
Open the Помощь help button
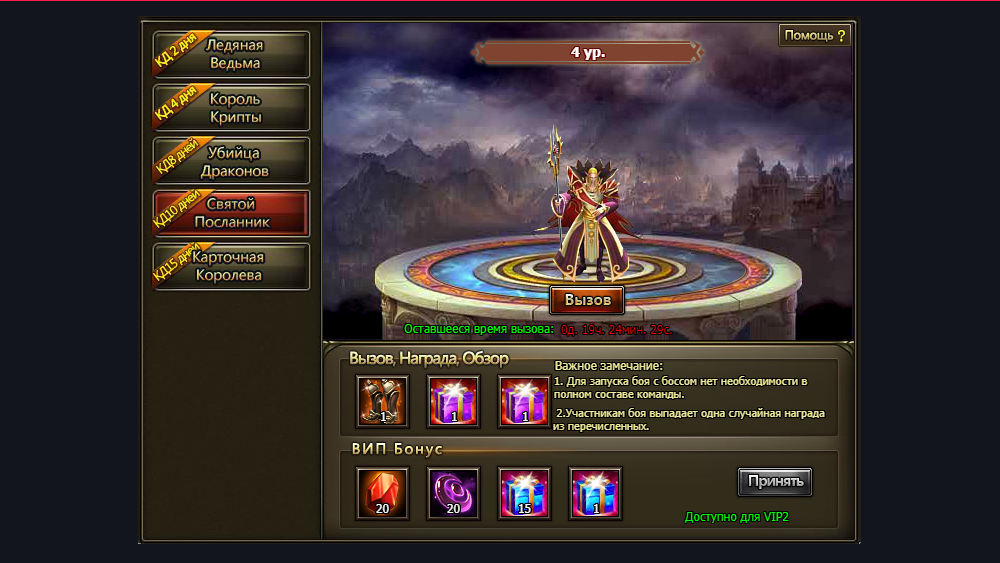pos(815,36)
